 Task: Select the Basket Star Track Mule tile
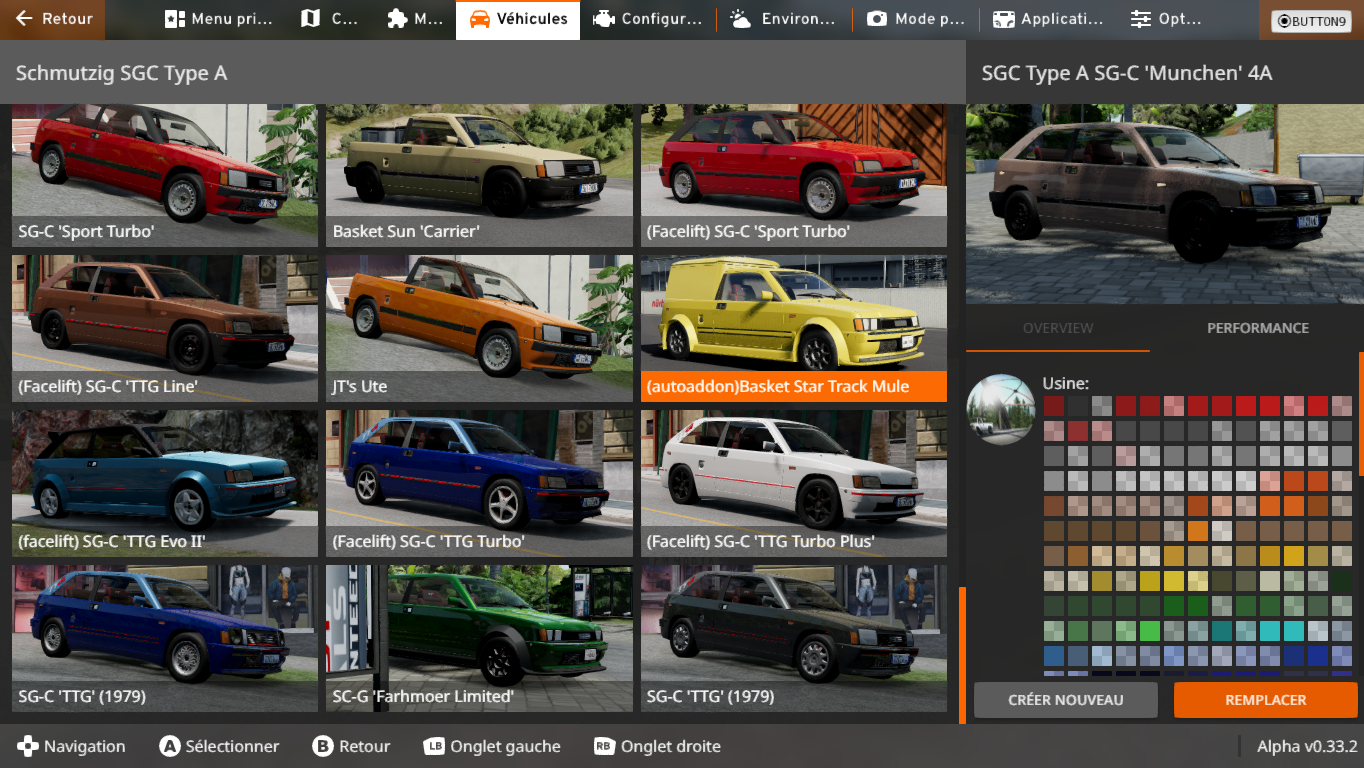tap(794, 328)
